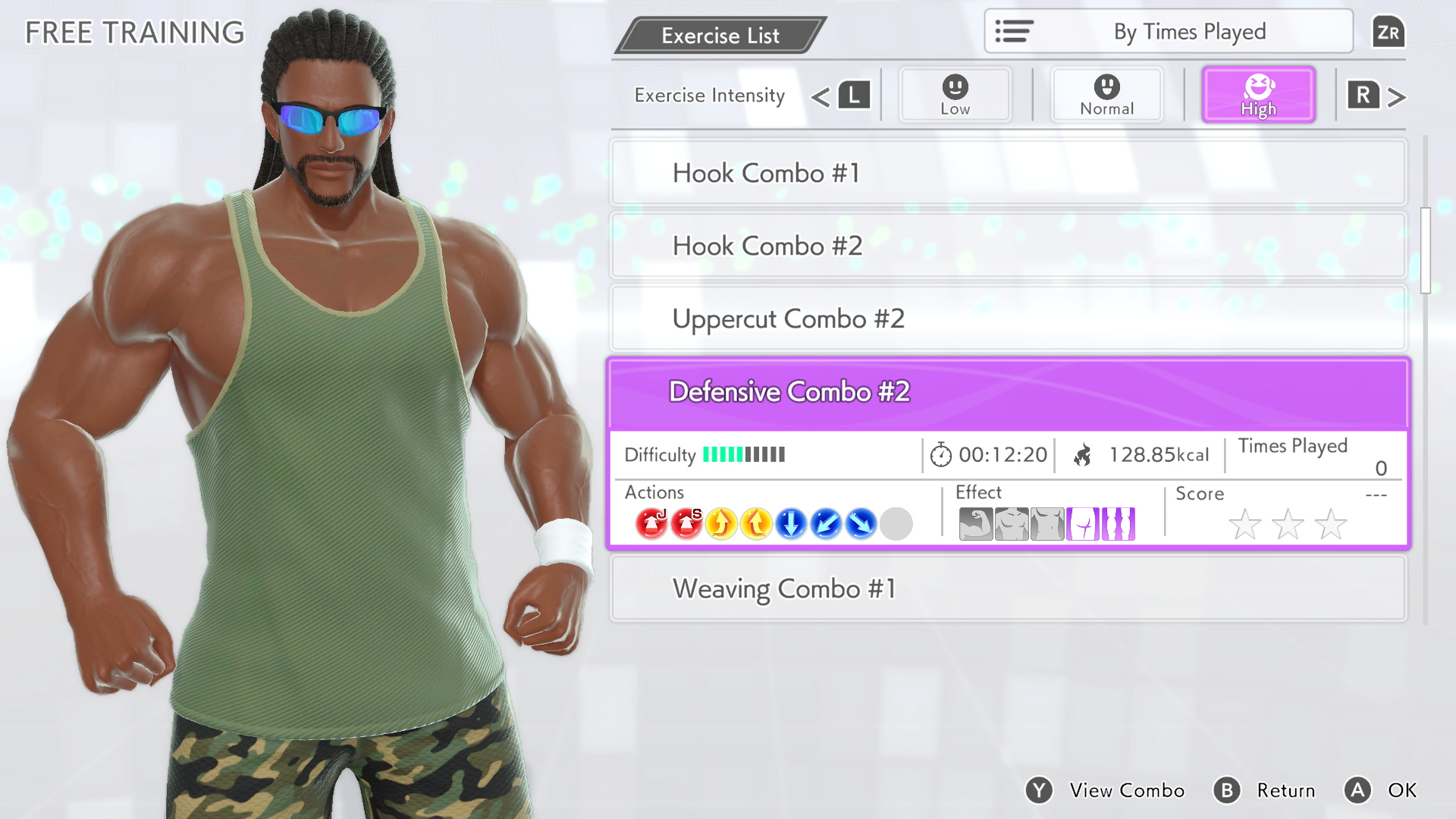Enable High exercise intensity
The image size is (1456, 819).
click(1258, 94)
